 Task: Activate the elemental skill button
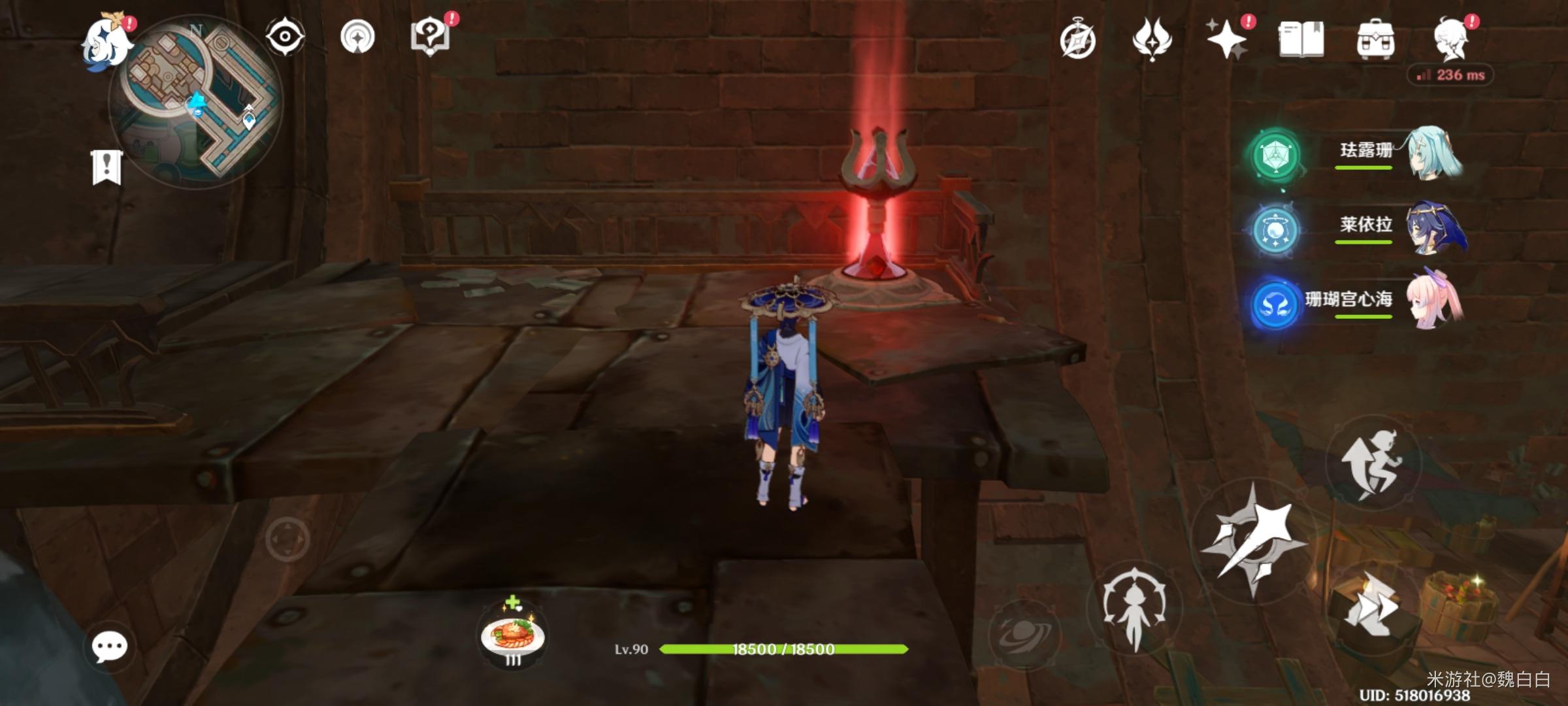[1135, 609]
